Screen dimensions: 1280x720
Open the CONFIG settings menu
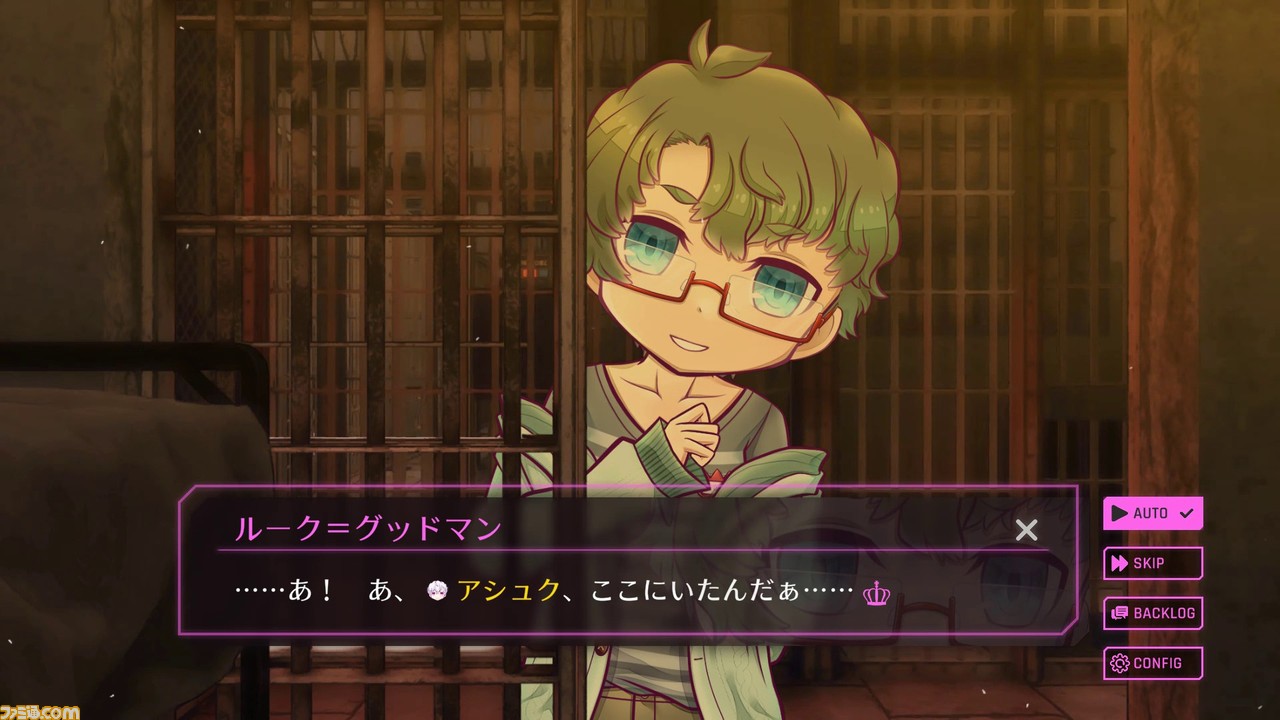pos(1152,663)
